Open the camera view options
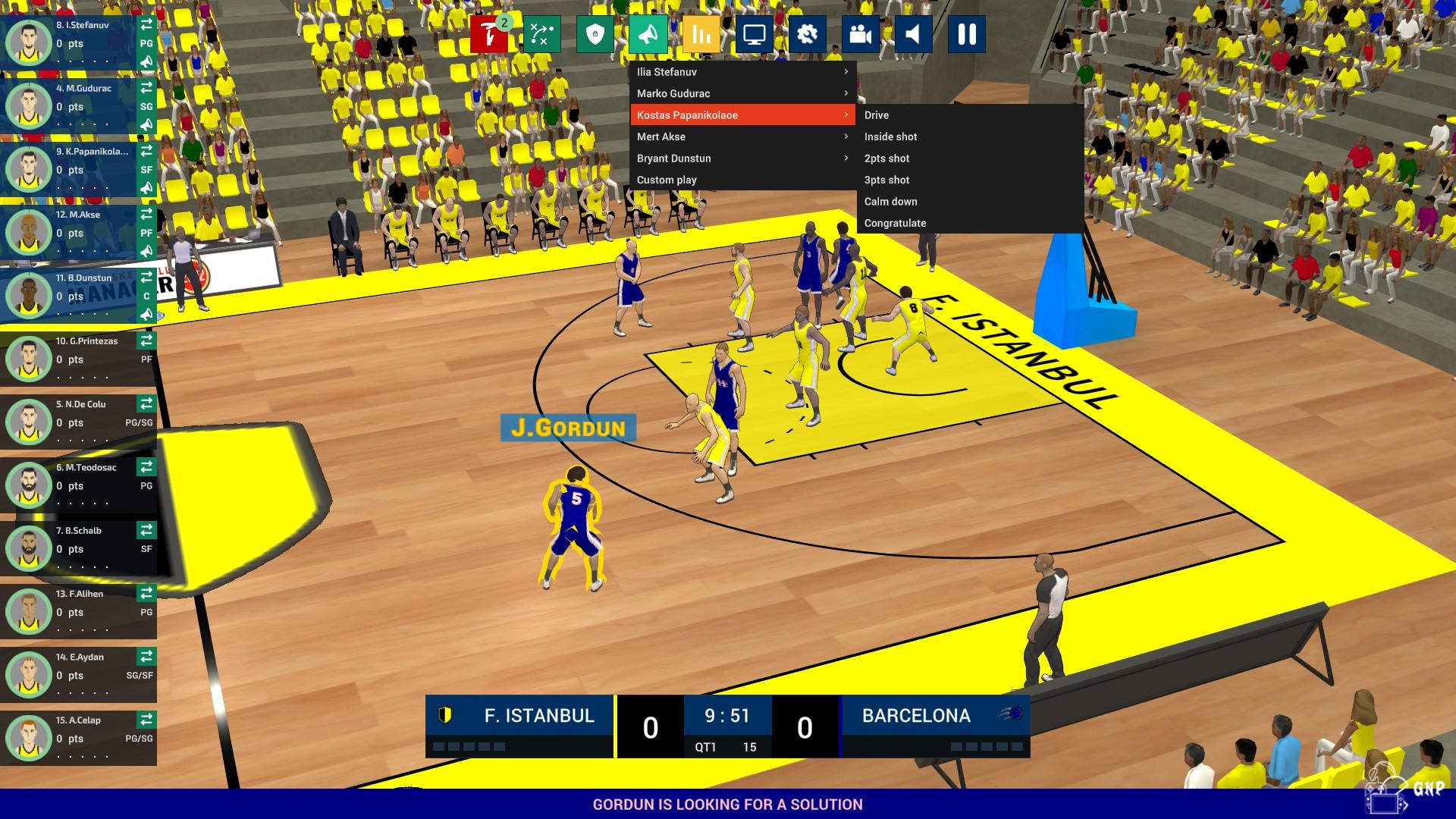1456x819 pixels. click(x=860, y=34)
